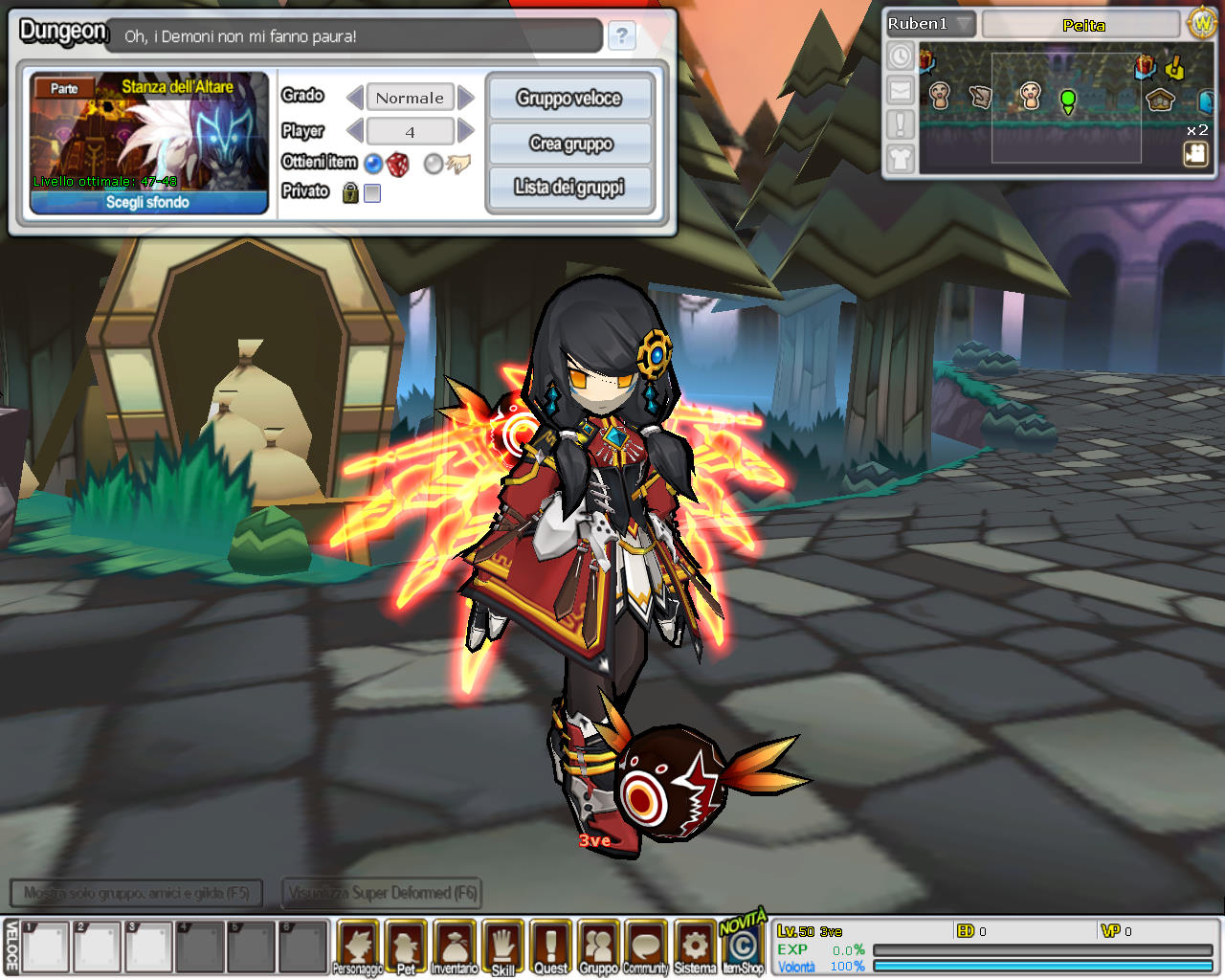Viewport: 1225px width, 980px height.
Task: Select the dice random item distribution option
Action: tap(398, 165)
